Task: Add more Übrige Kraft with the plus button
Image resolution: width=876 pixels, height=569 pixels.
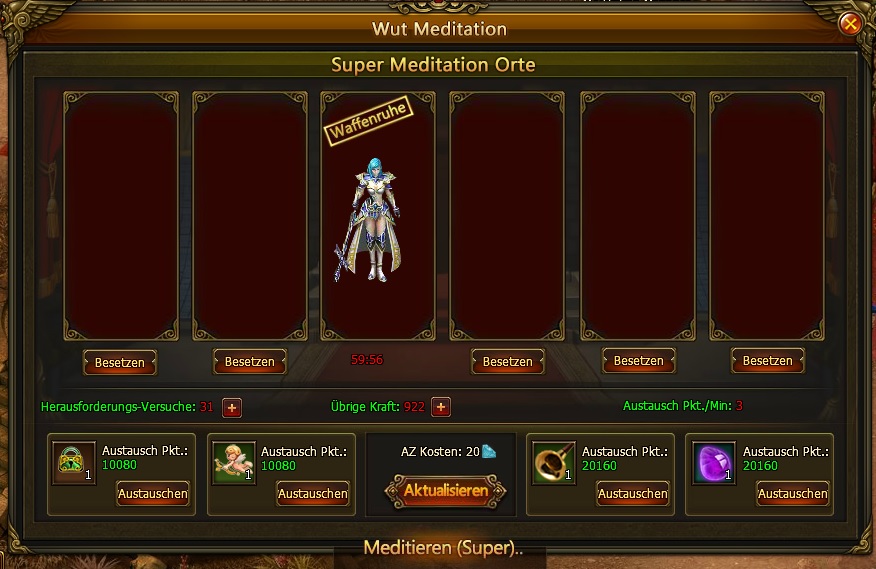Action: (x=441, y=407)
